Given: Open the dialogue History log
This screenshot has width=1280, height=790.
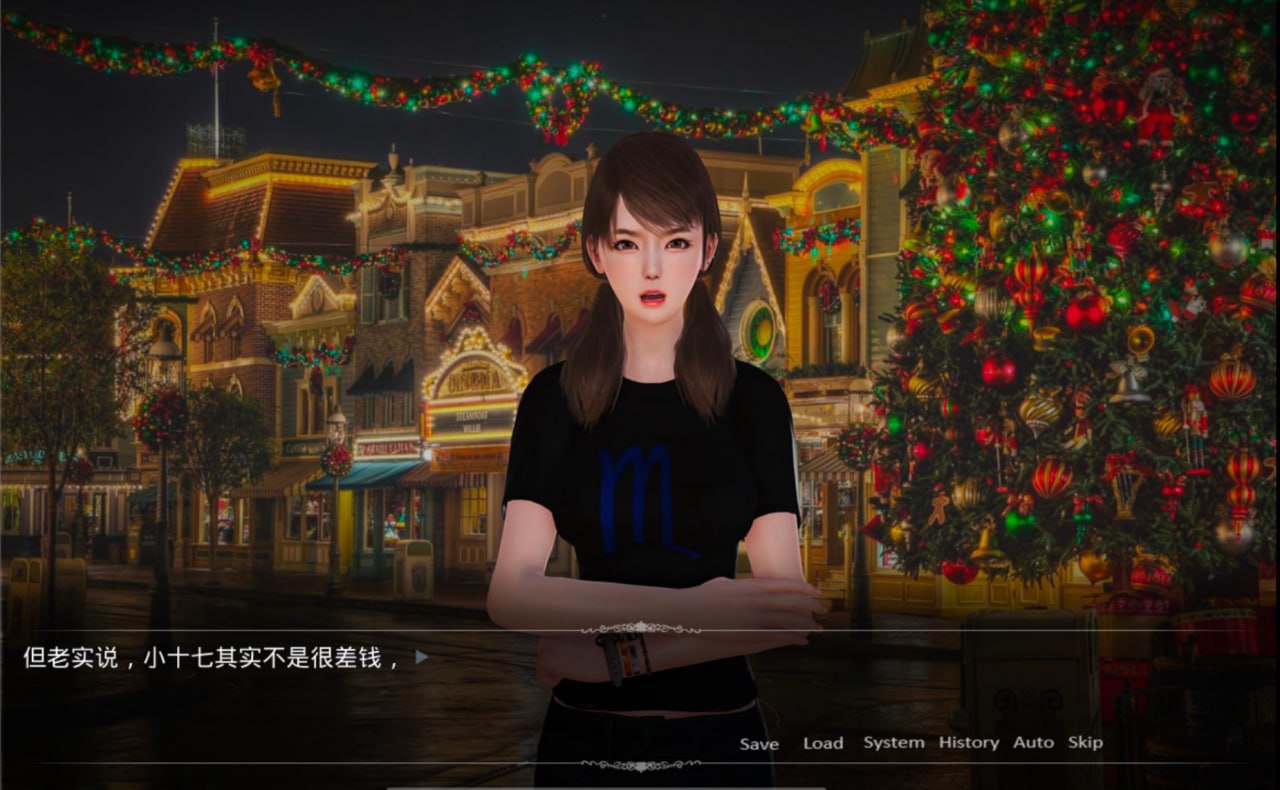Looking at the screenshot, I should [967, 742].
